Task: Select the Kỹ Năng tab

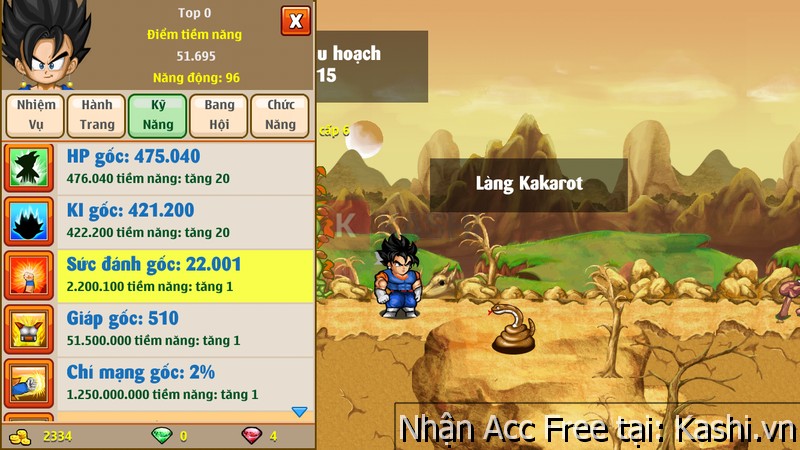Action: pyautogui.click(x=157, y=115)
